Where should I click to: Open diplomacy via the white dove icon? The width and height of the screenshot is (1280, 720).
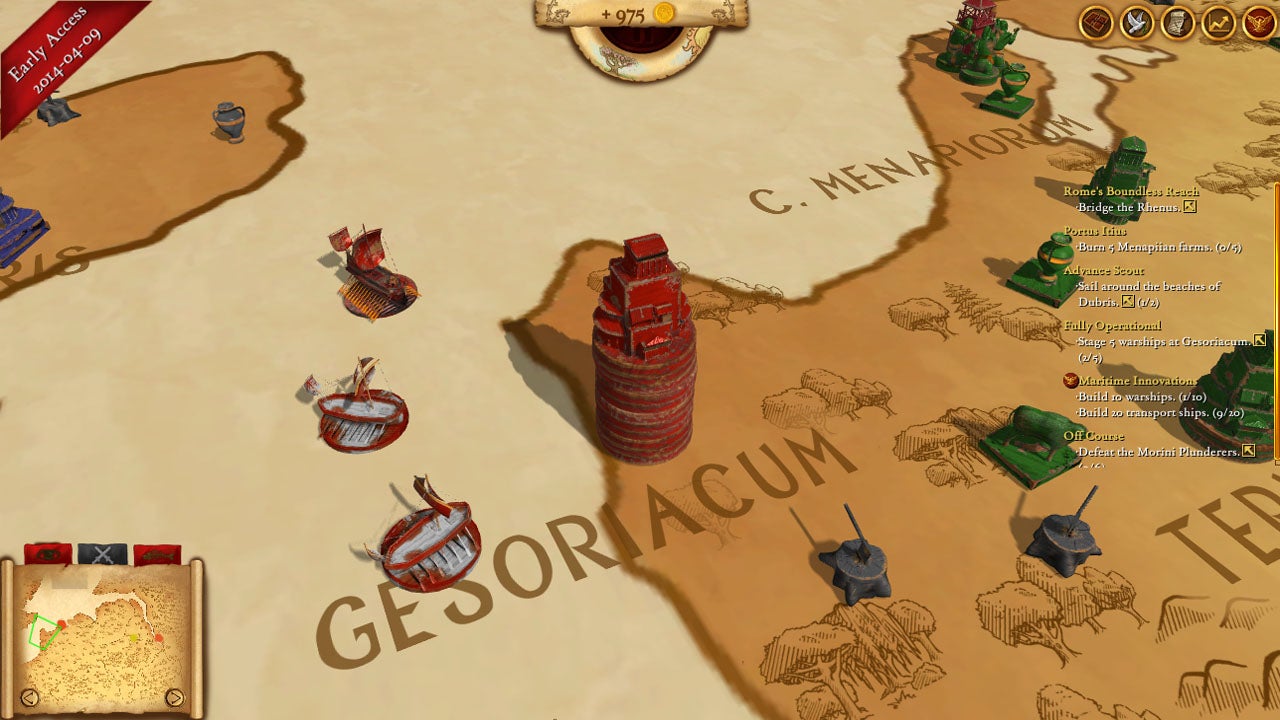[1137, 22]
